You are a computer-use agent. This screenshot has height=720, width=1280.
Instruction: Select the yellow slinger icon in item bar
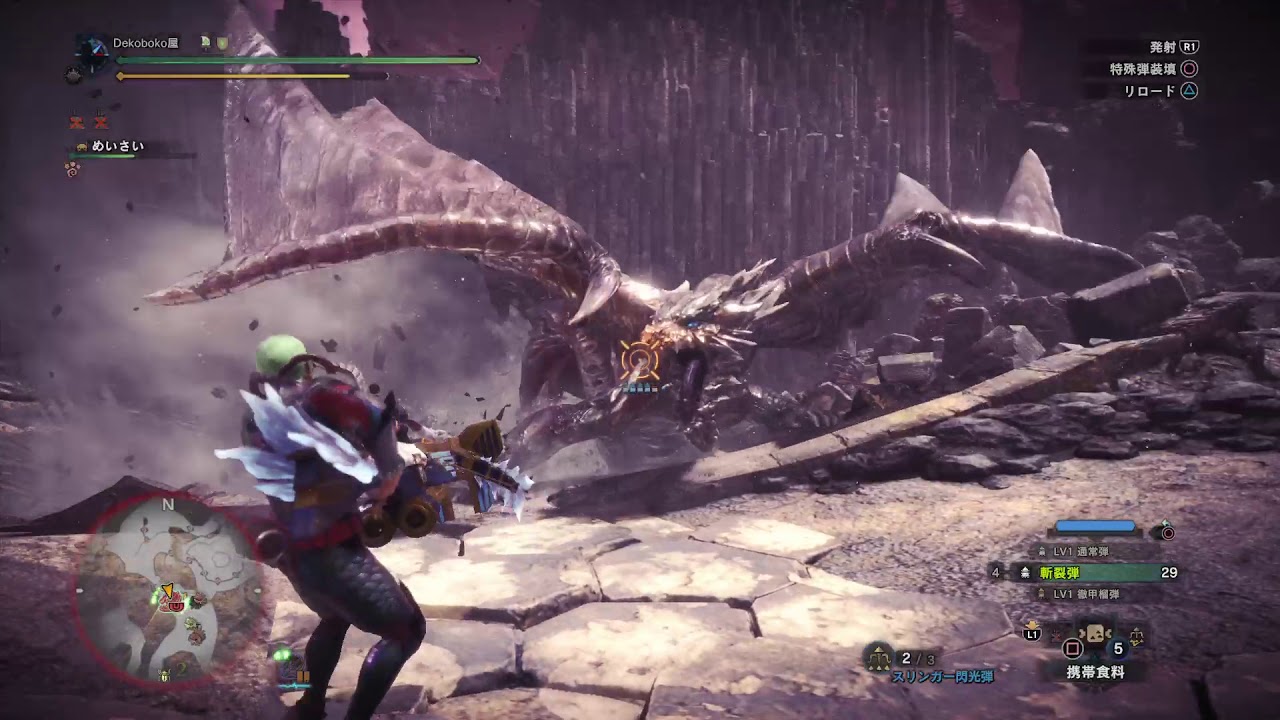tap(1135, 634)
